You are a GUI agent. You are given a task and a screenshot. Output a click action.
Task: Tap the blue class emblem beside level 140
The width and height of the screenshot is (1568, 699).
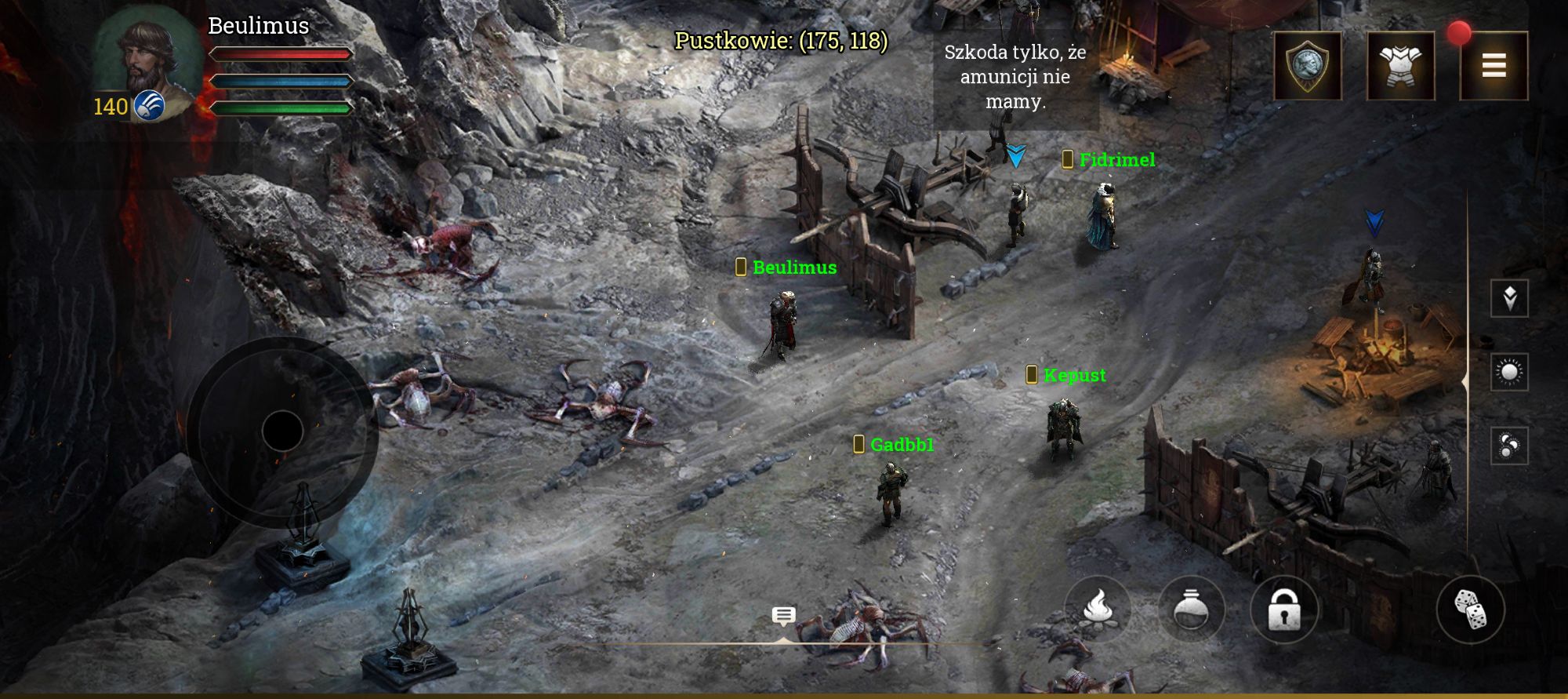pos(149,105)
